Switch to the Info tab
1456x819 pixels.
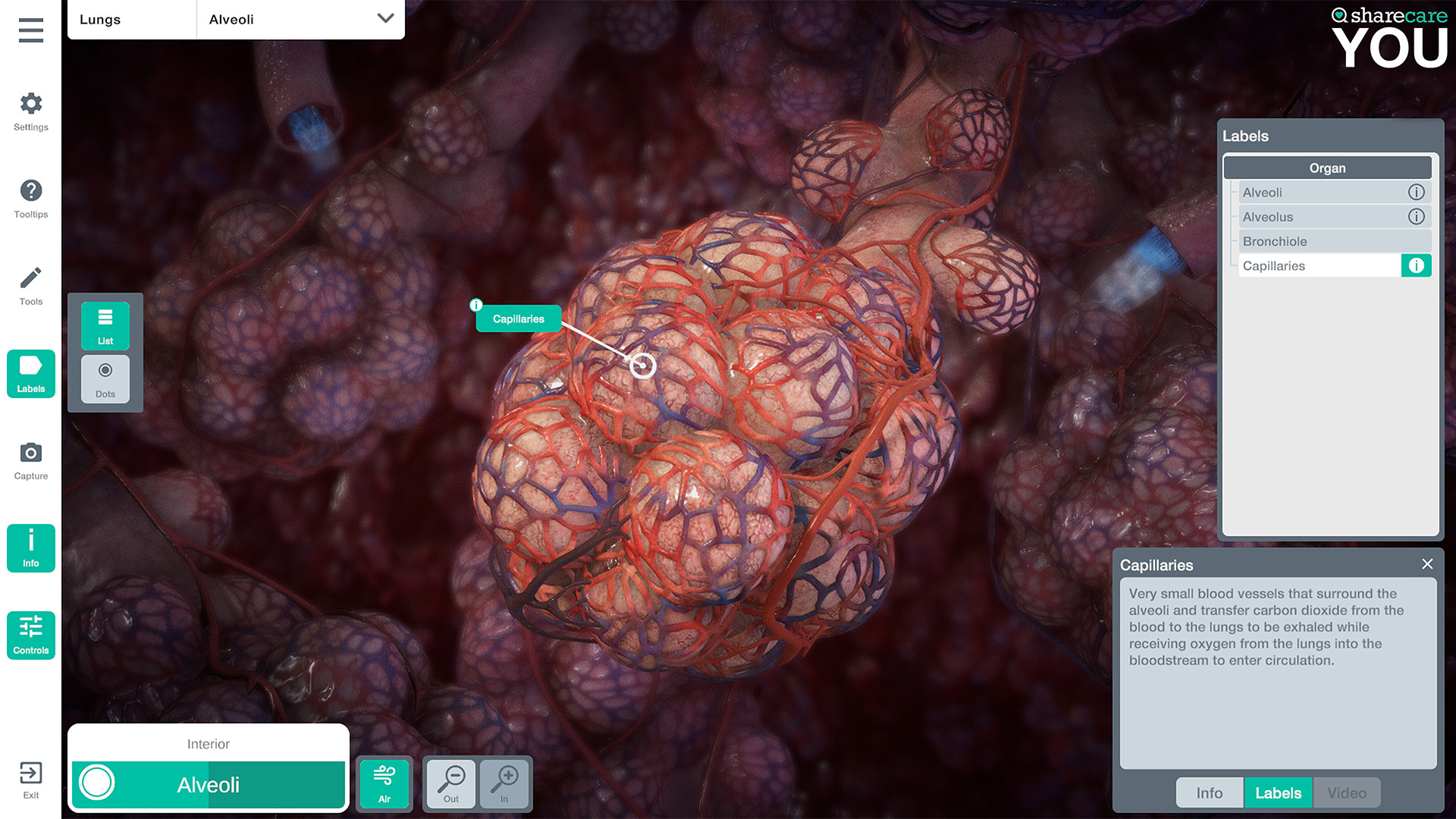[1209, 792]
